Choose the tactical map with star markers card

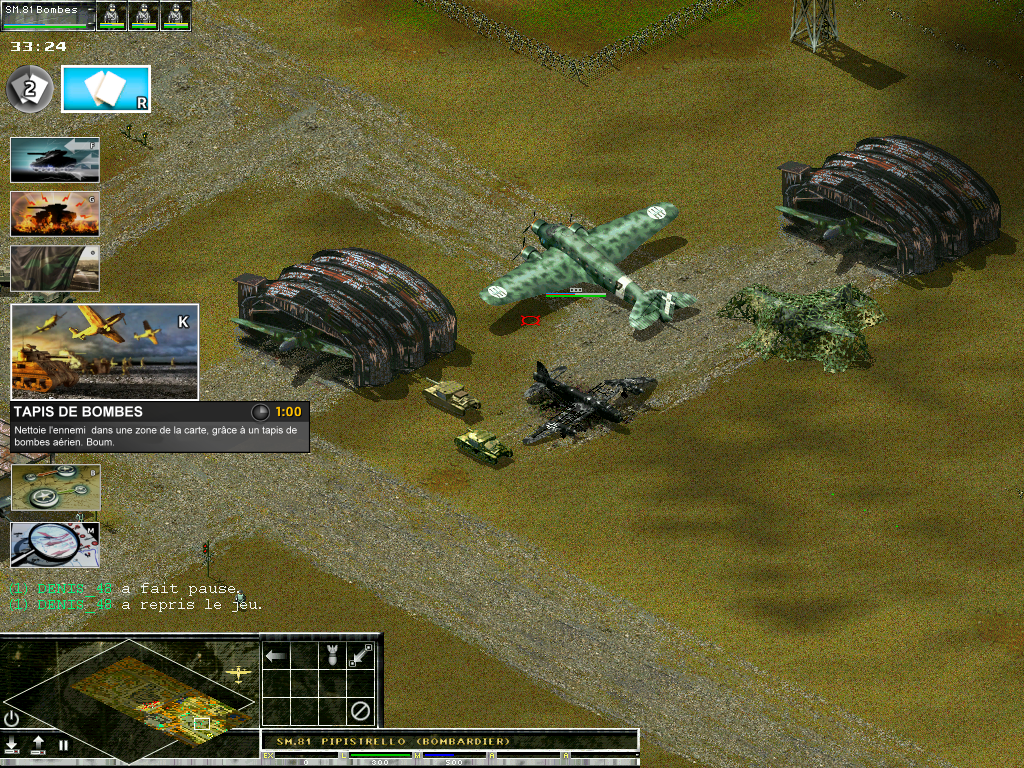55,487
